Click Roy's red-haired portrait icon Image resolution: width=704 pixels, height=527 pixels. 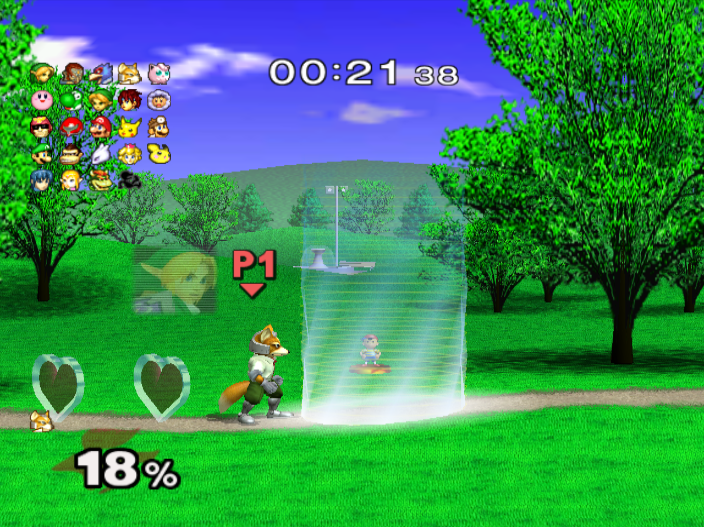pos(129,101)
